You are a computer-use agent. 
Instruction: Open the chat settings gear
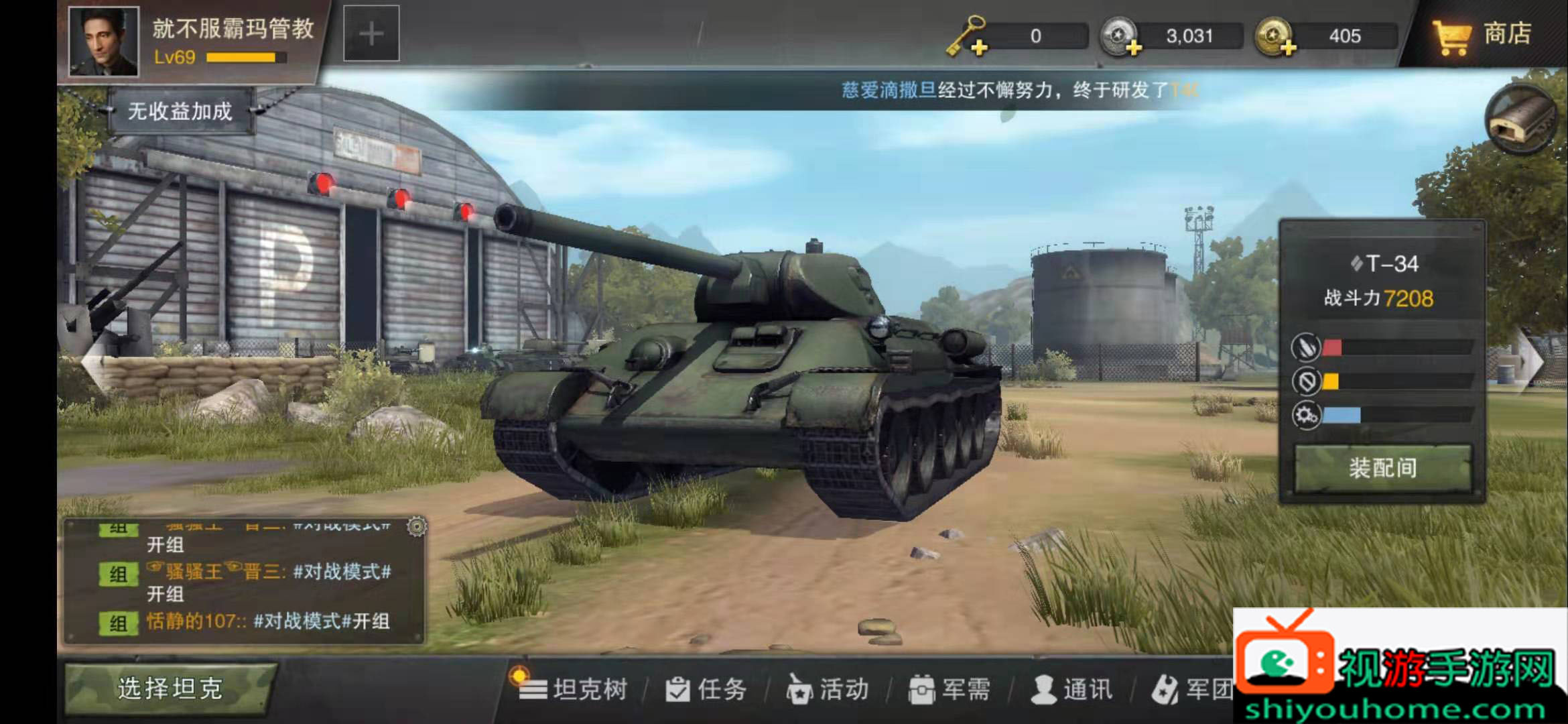417,527
